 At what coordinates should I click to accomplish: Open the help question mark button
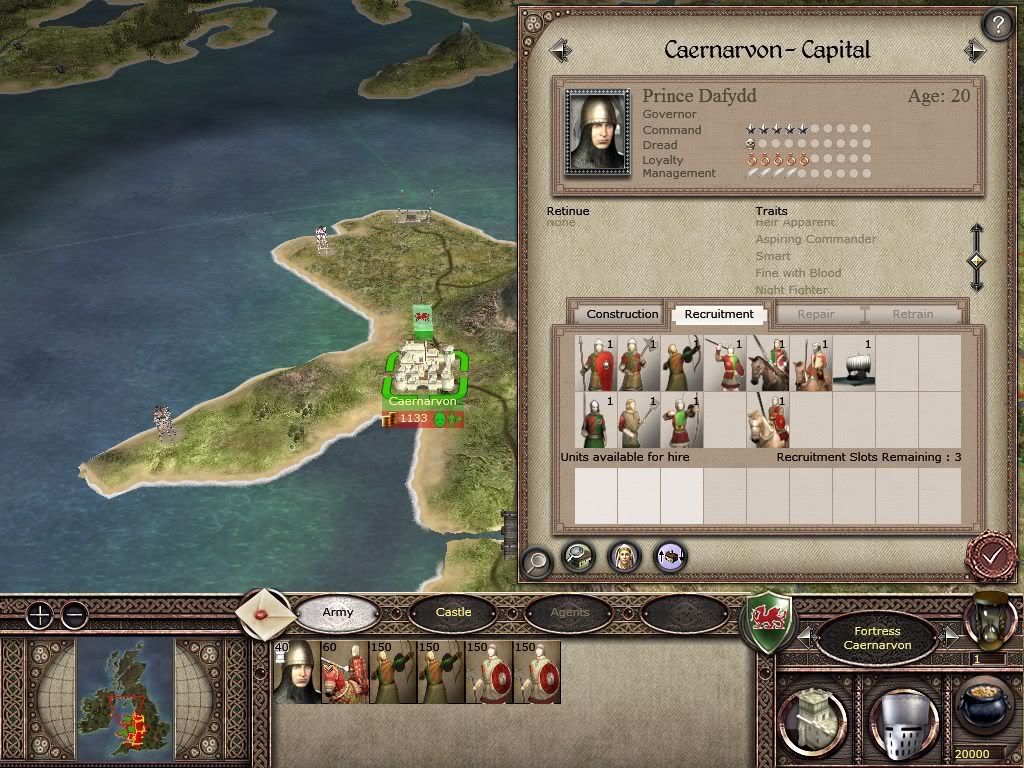pyautogui.click(x=997, y=24)
